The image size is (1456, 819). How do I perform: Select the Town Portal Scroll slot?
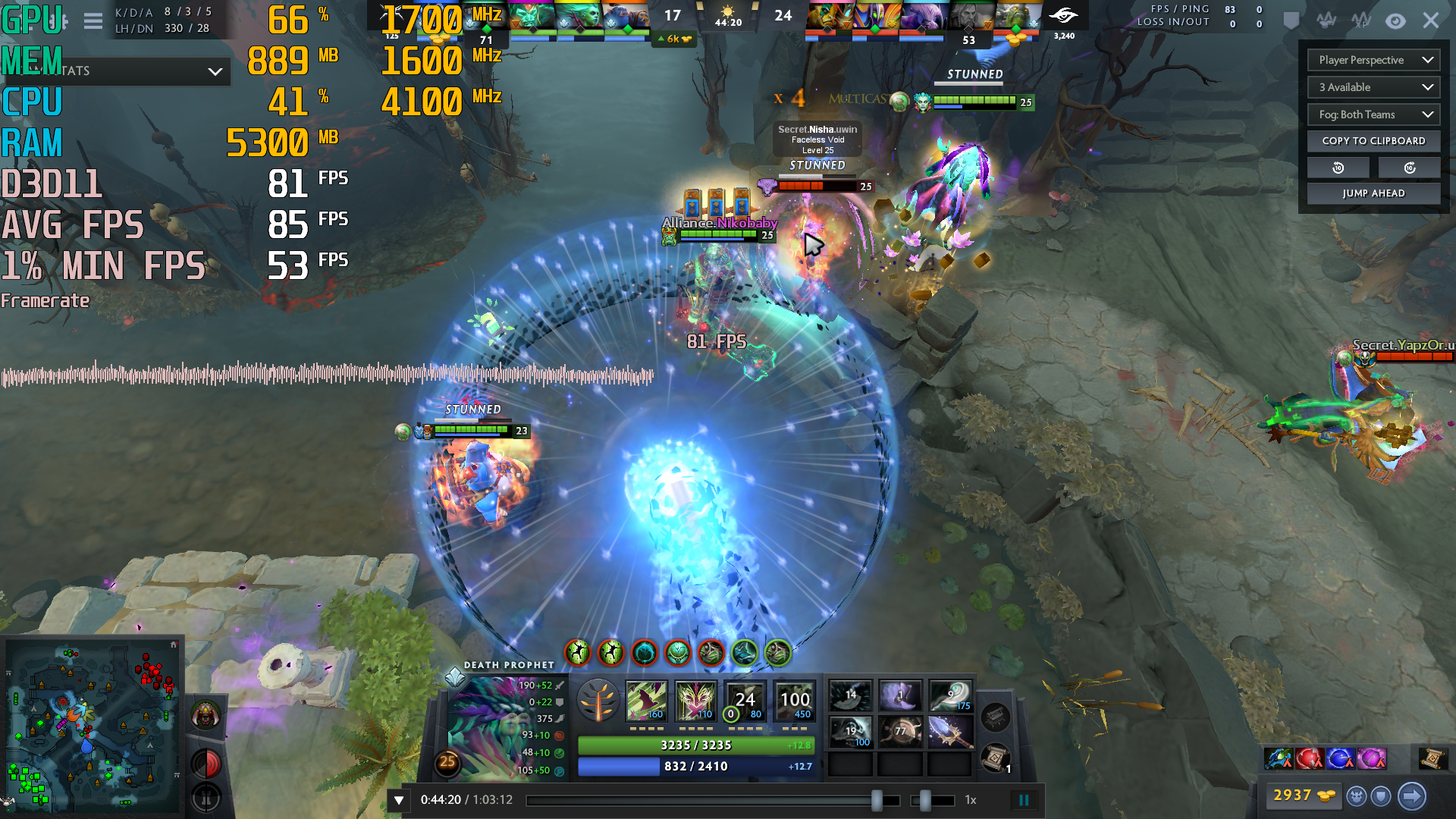point(996,758)
